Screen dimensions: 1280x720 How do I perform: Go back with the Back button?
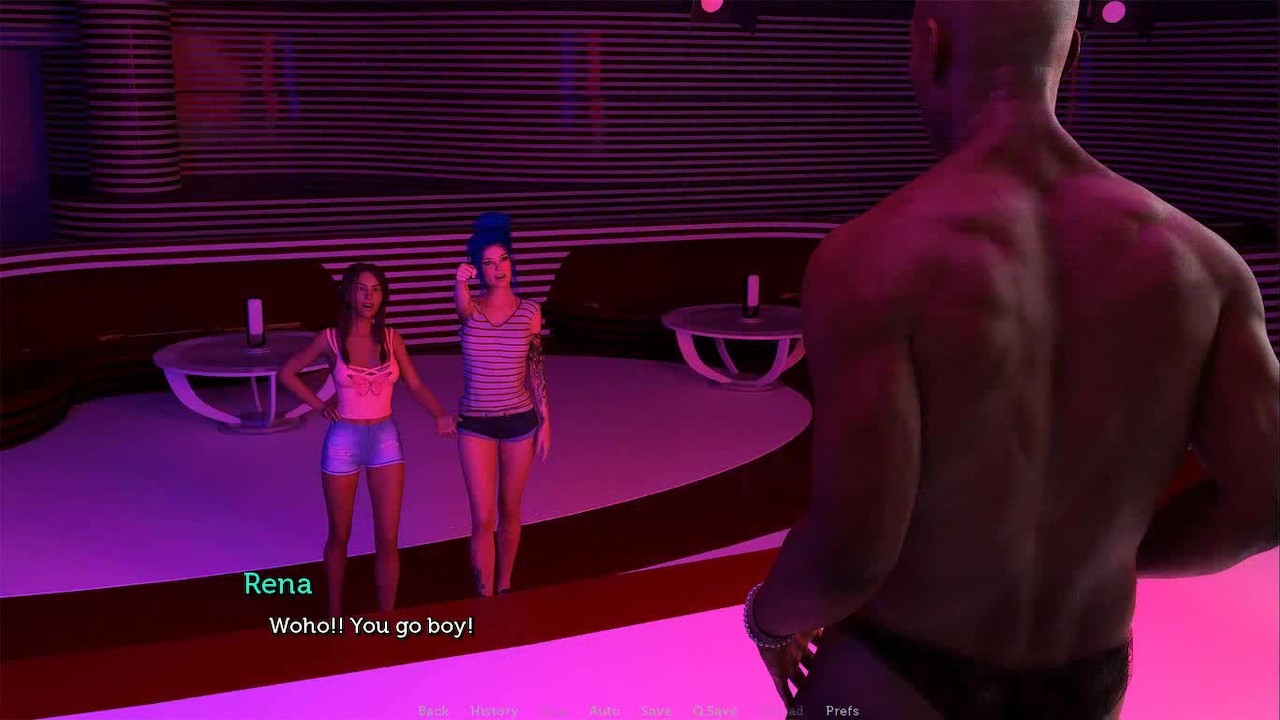coord(433,711)
